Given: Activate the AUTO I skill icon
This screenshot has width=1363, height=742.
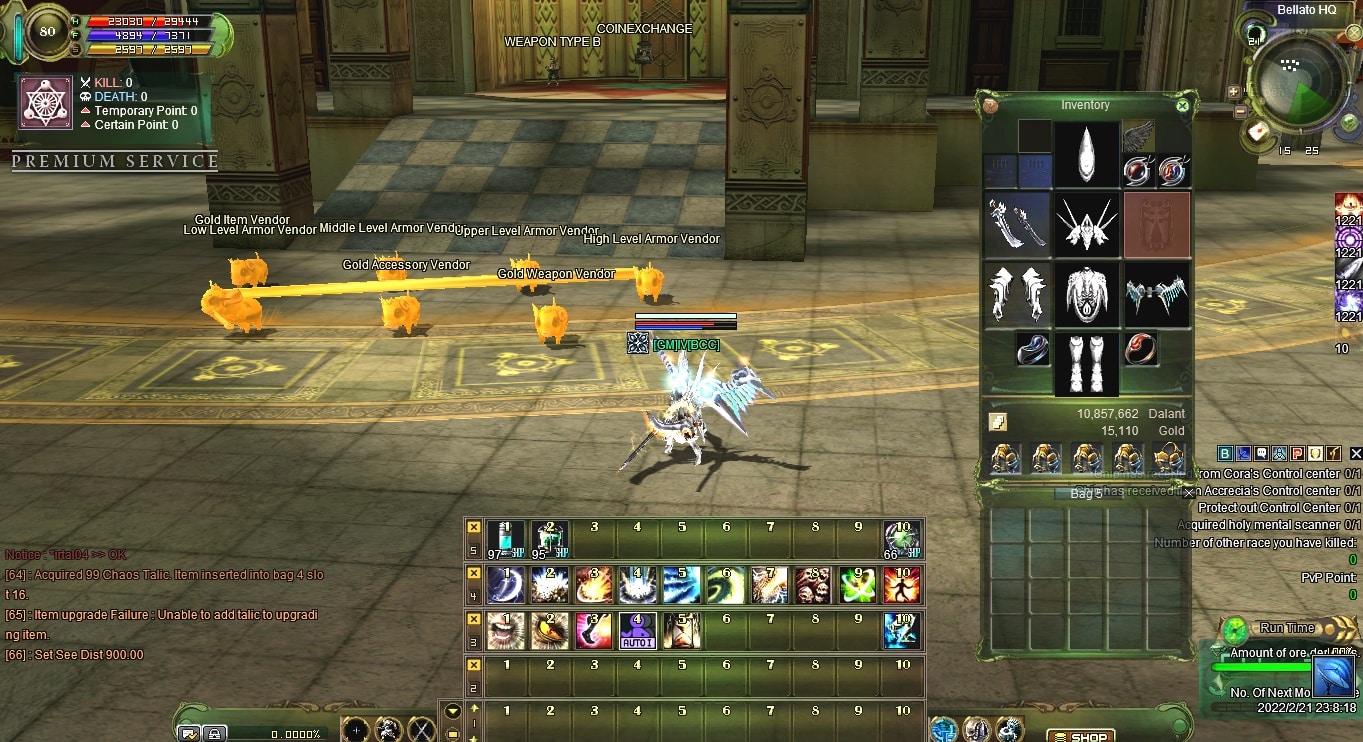Looking at the screenshot, I should pos(637,630).
